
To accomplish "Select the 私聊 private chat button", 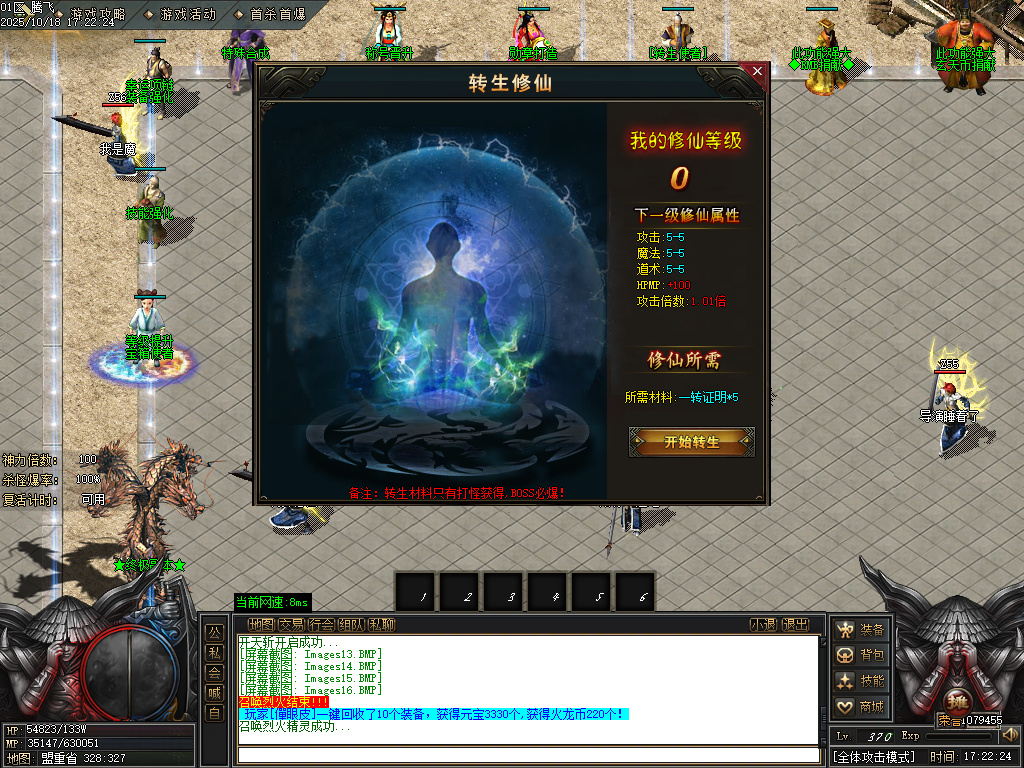I will (381, 625).
